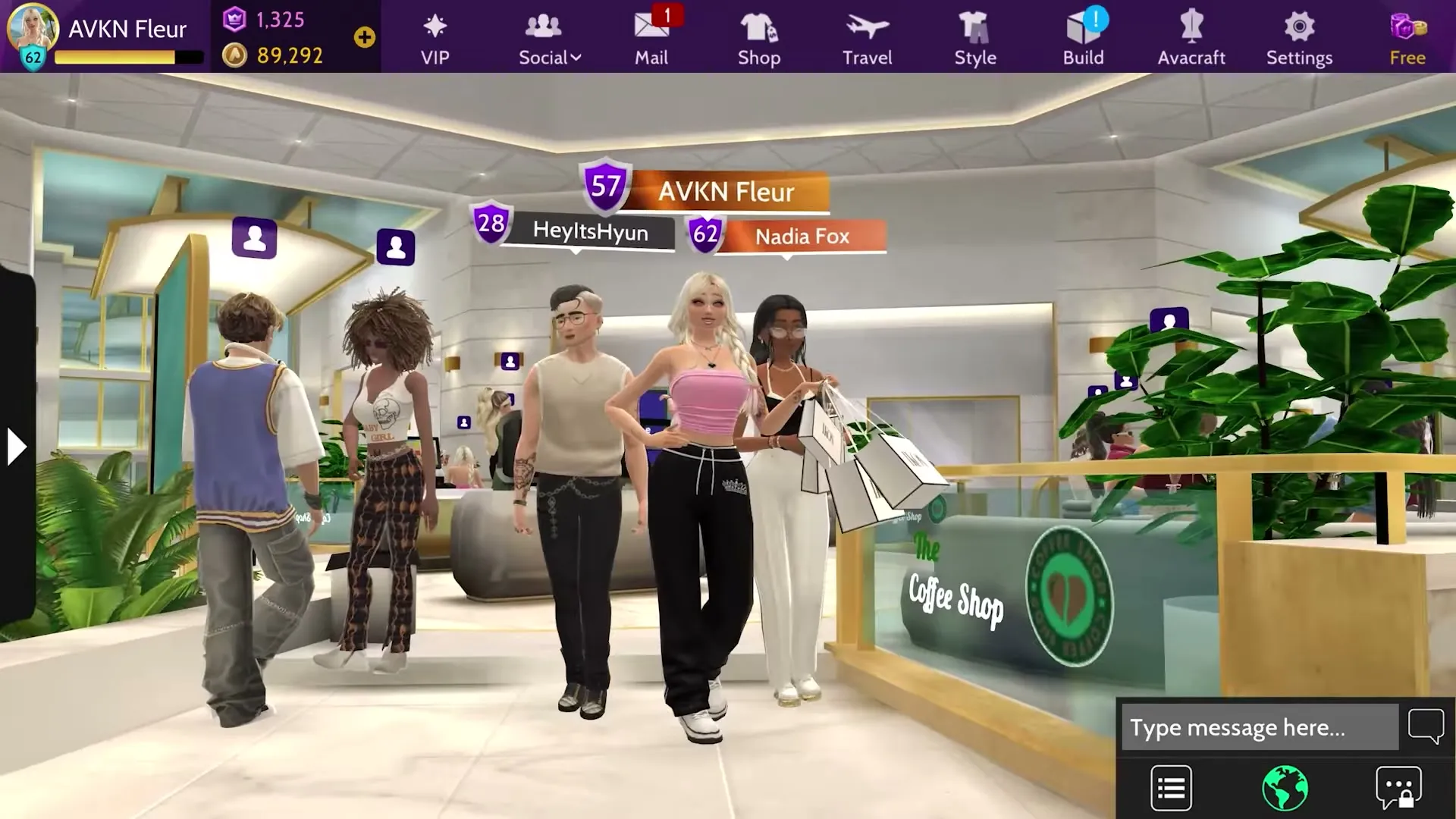Open the Settings menu
This screenshot has width=1456, height=819.
coord(1299,34)
